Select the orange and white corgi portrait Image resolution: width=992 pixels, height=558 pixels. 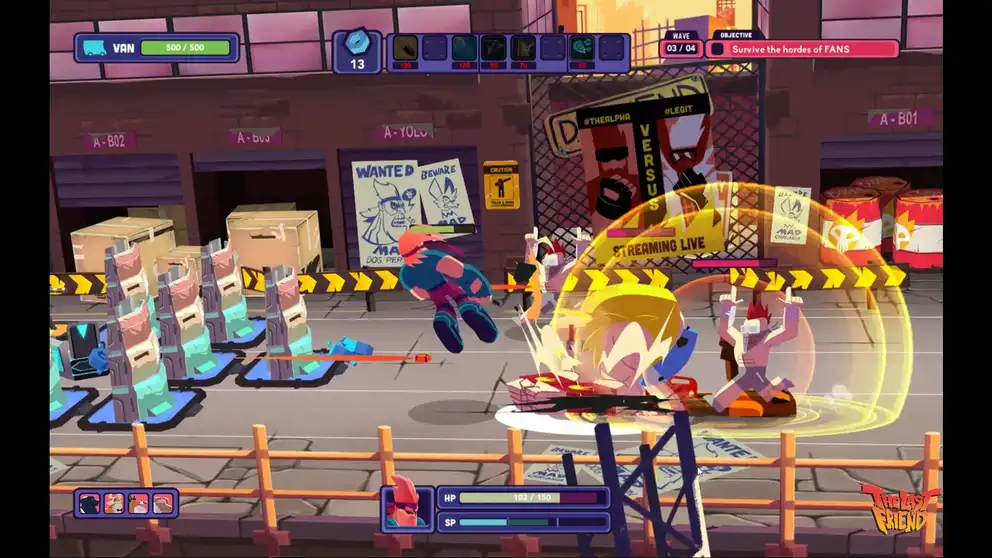114,503
